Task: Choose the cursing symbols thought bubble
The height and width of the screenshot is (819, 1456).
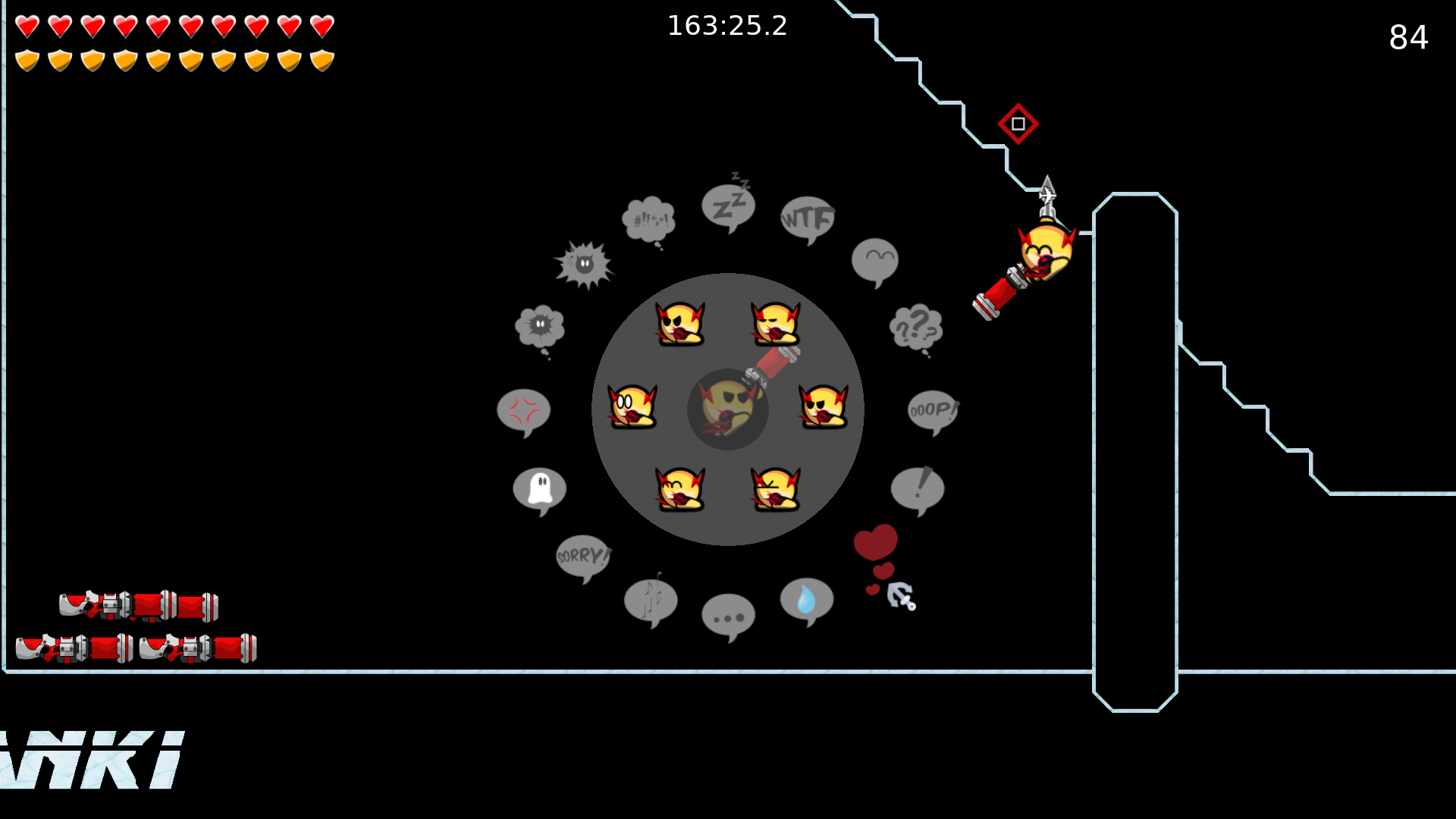Action: [648, 221]
